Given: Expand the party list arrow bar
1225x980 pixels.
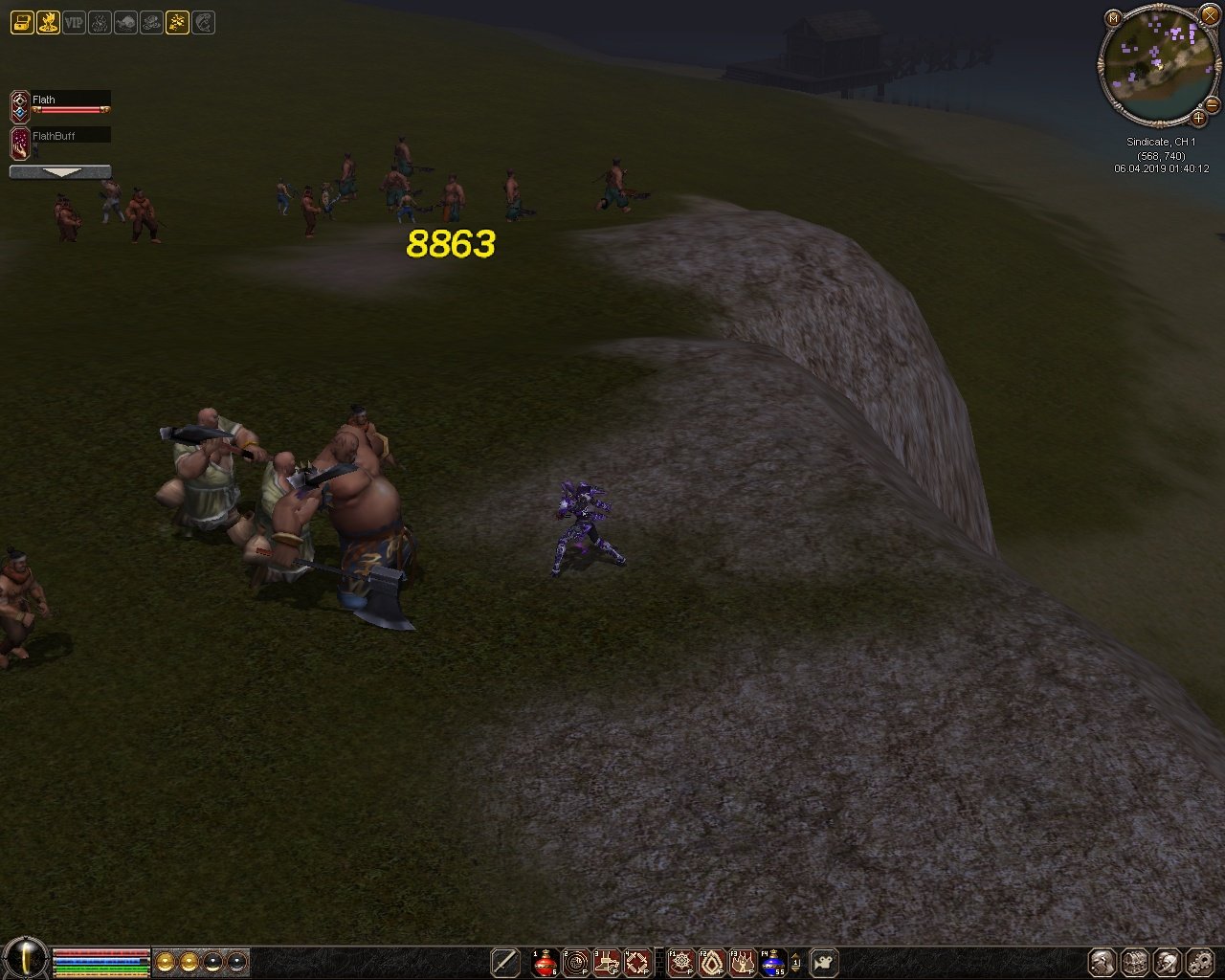Looking at the screenshot, I should coord(60,172).
